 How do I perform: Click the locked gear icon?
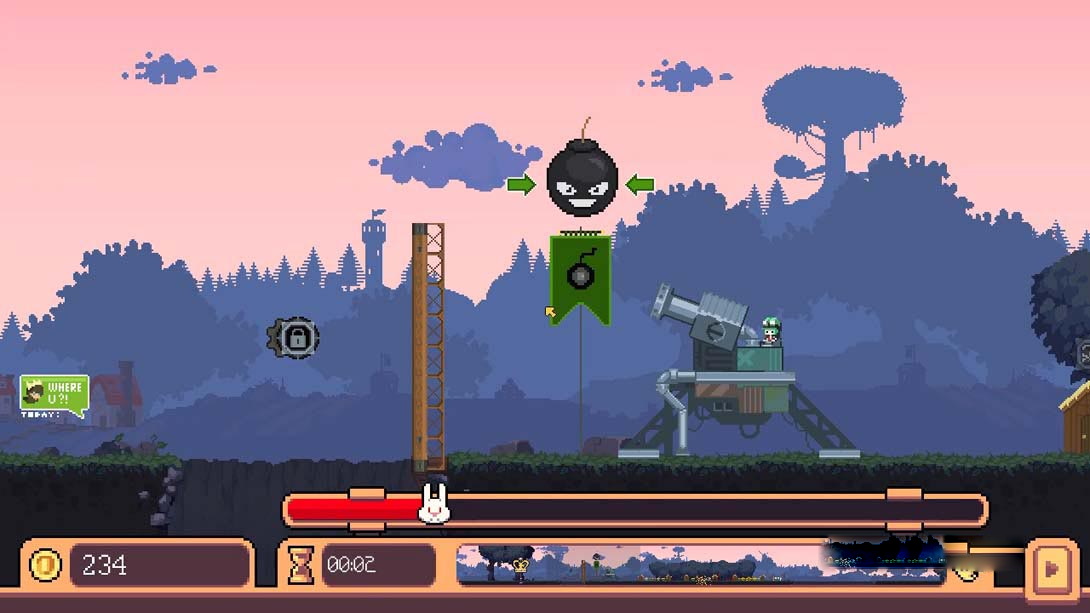click(295, 338)
